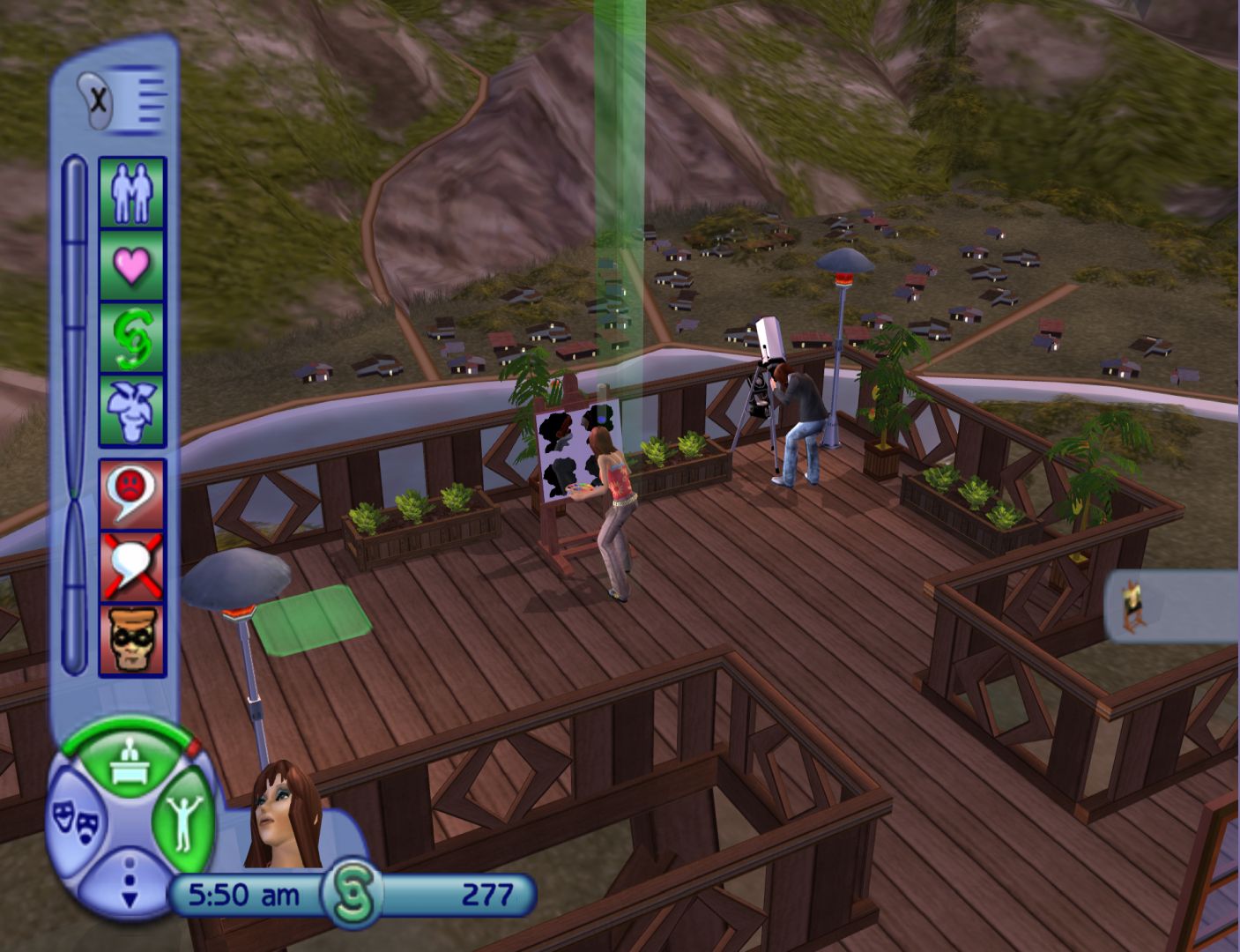1240x952 pixels.
Task: Select the queued easel painting action
Action: click(x=1130, y=608)
